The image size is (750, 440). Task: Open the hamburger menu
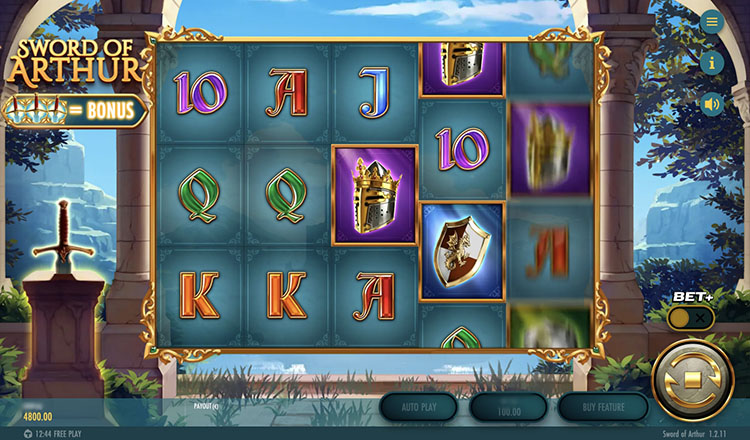click(712, 22)
